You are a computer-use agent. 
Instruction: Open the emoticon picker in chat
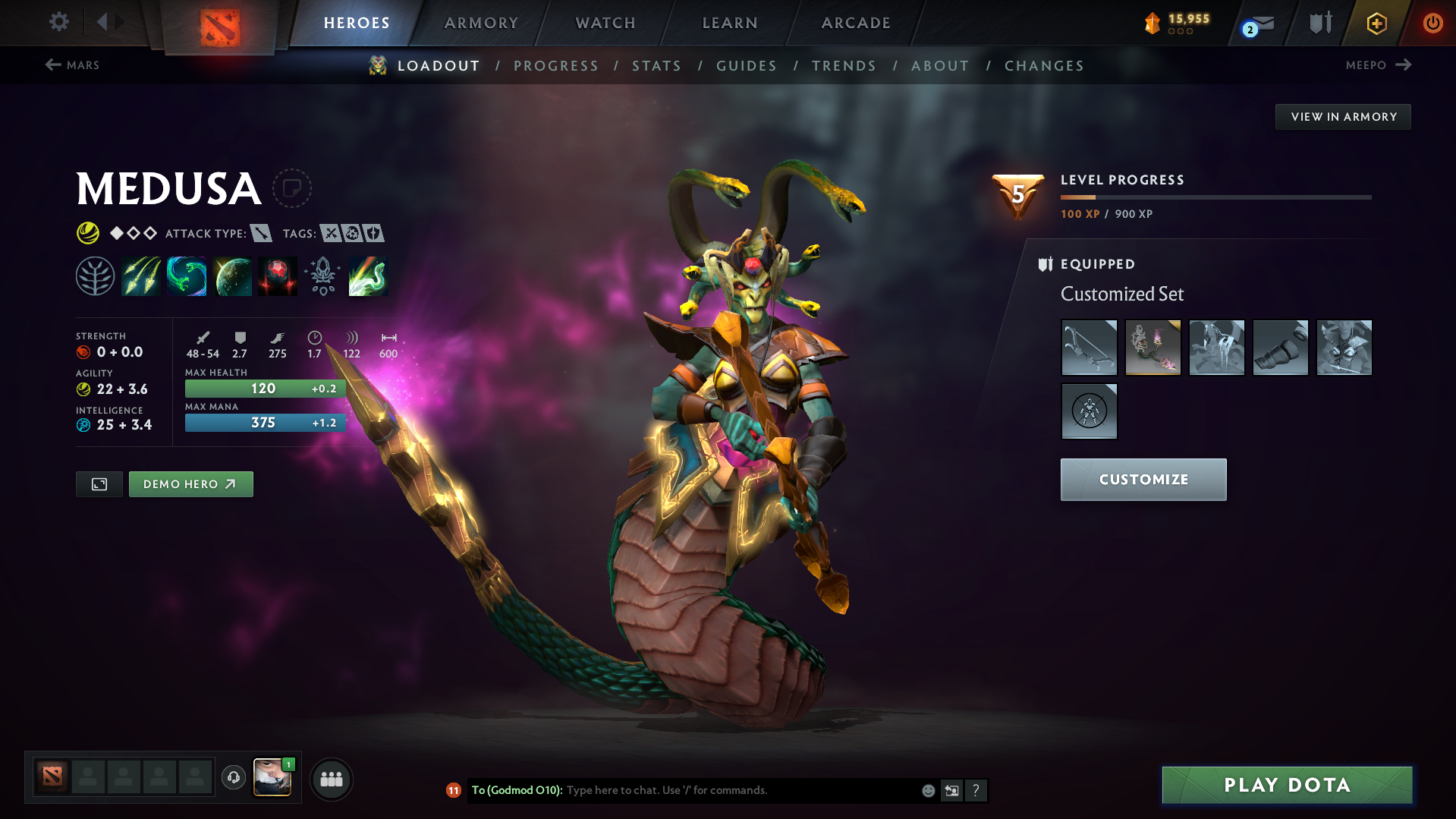pos(928,790)
